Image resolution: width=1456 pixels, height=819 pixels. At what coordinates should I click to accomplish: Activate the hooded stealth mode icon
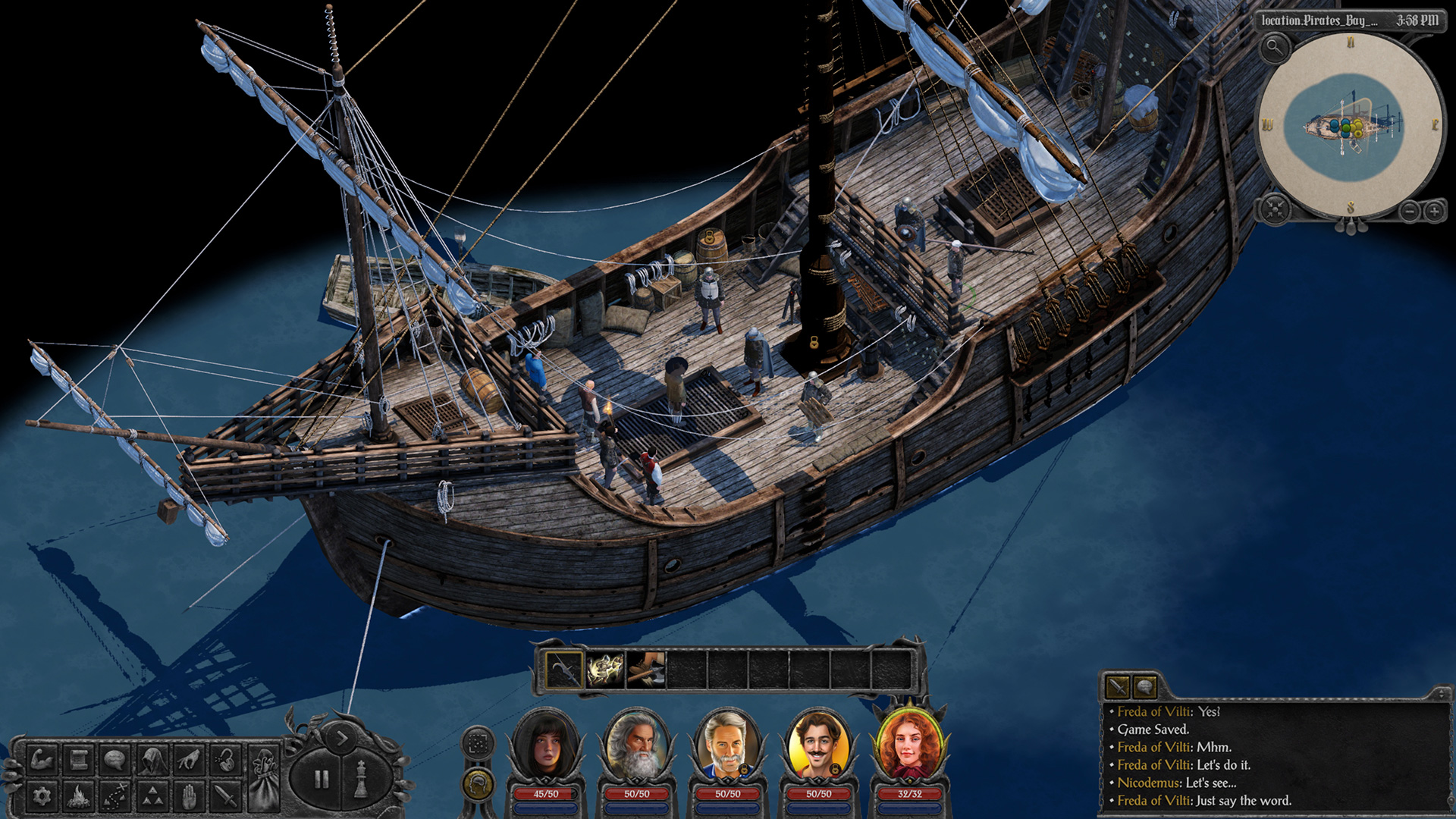[x=151, y=759]
